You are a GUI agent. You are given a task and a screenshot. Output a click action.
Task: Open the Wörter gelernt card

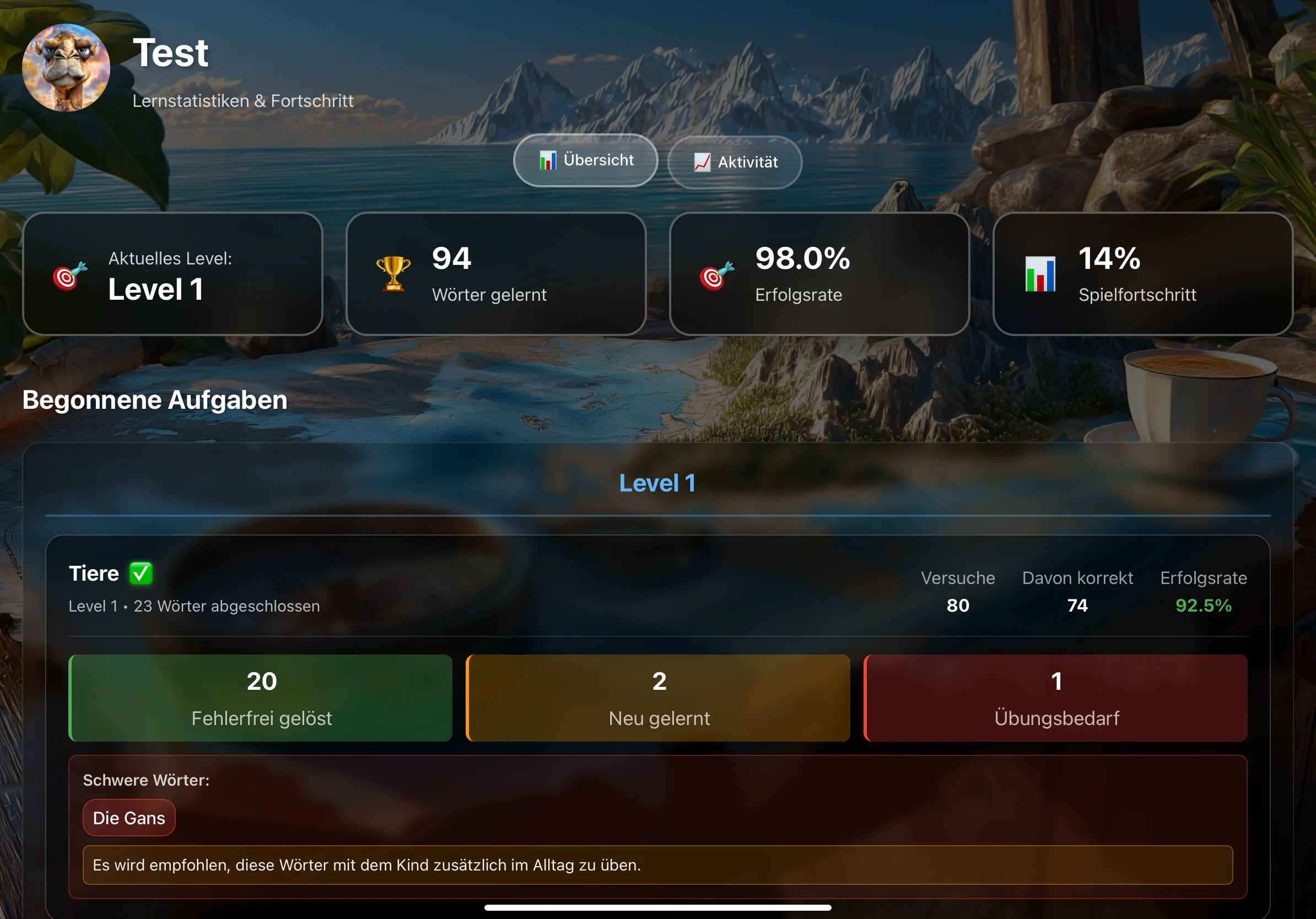pyautogui.click(x=496, y=274)
